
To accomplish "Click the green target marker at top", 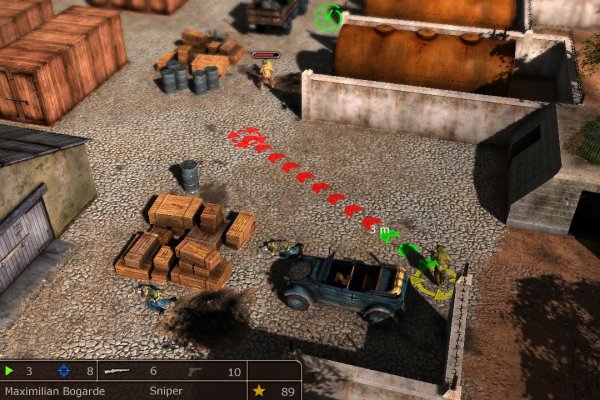I will pyautogui.click(x=328, y=16).
